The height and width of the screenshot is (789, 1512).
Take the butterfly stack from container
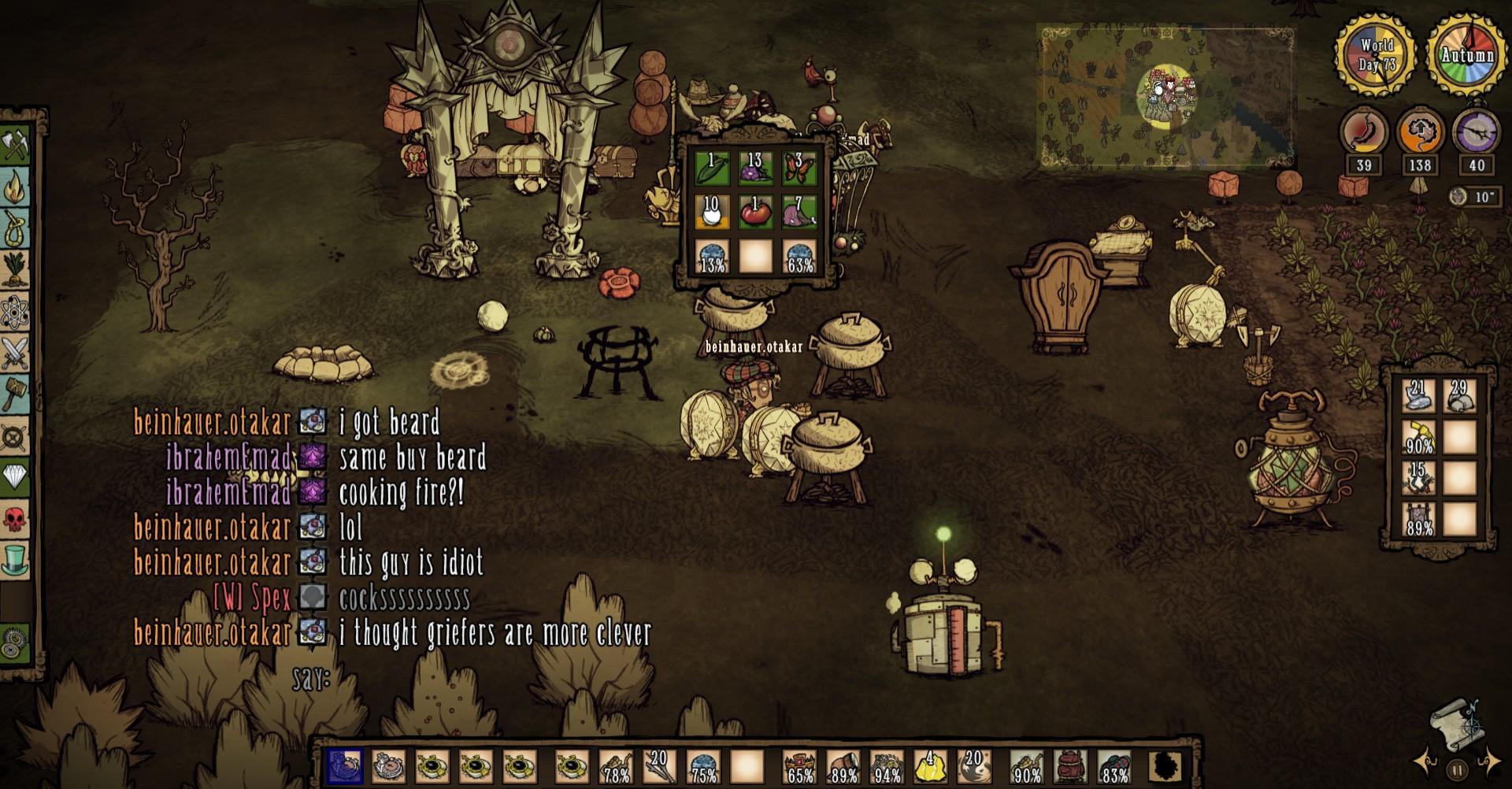tap(799, 168)
